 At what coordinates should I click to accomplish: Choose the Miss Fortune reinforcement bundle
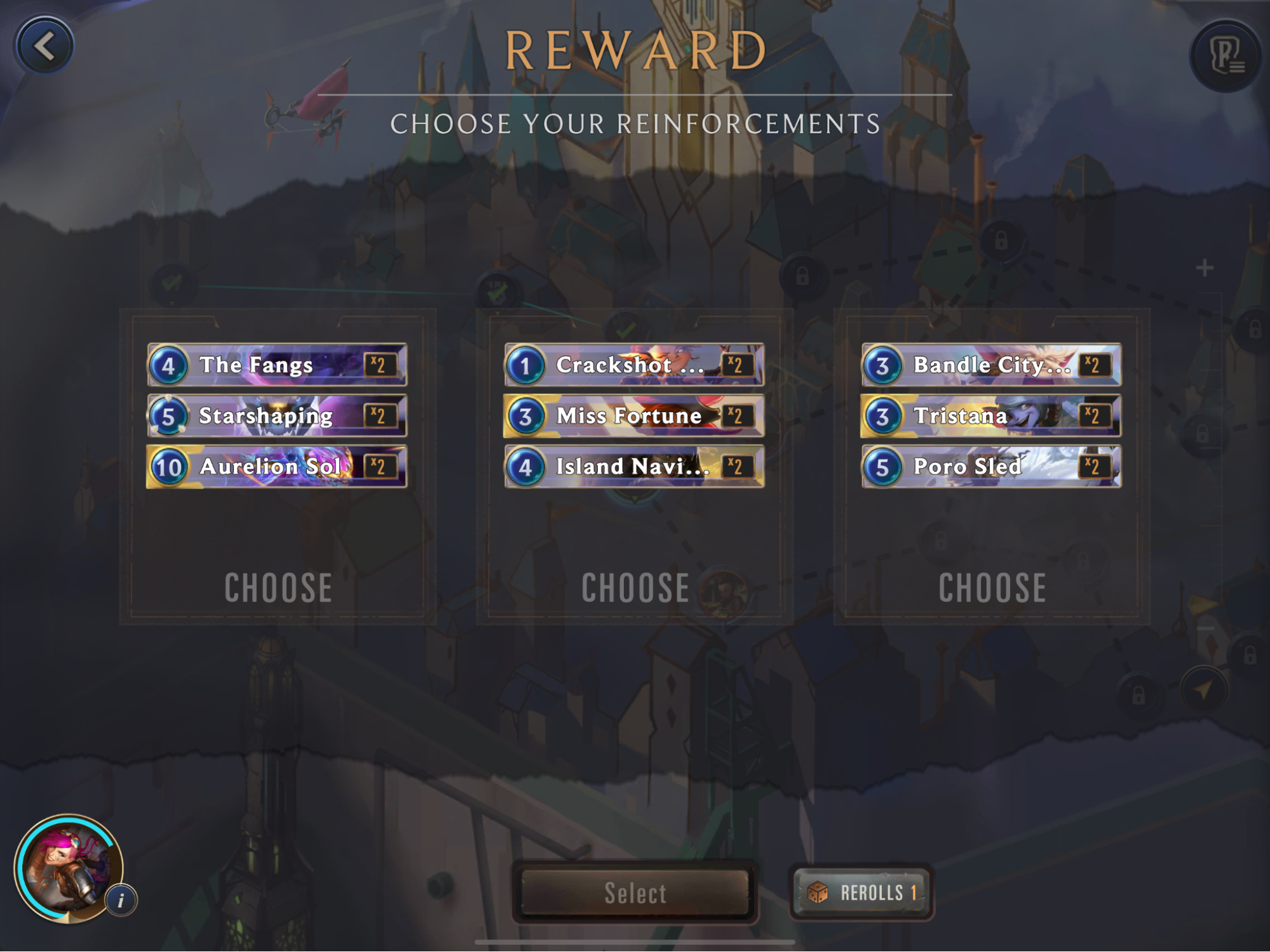(635, 587)
